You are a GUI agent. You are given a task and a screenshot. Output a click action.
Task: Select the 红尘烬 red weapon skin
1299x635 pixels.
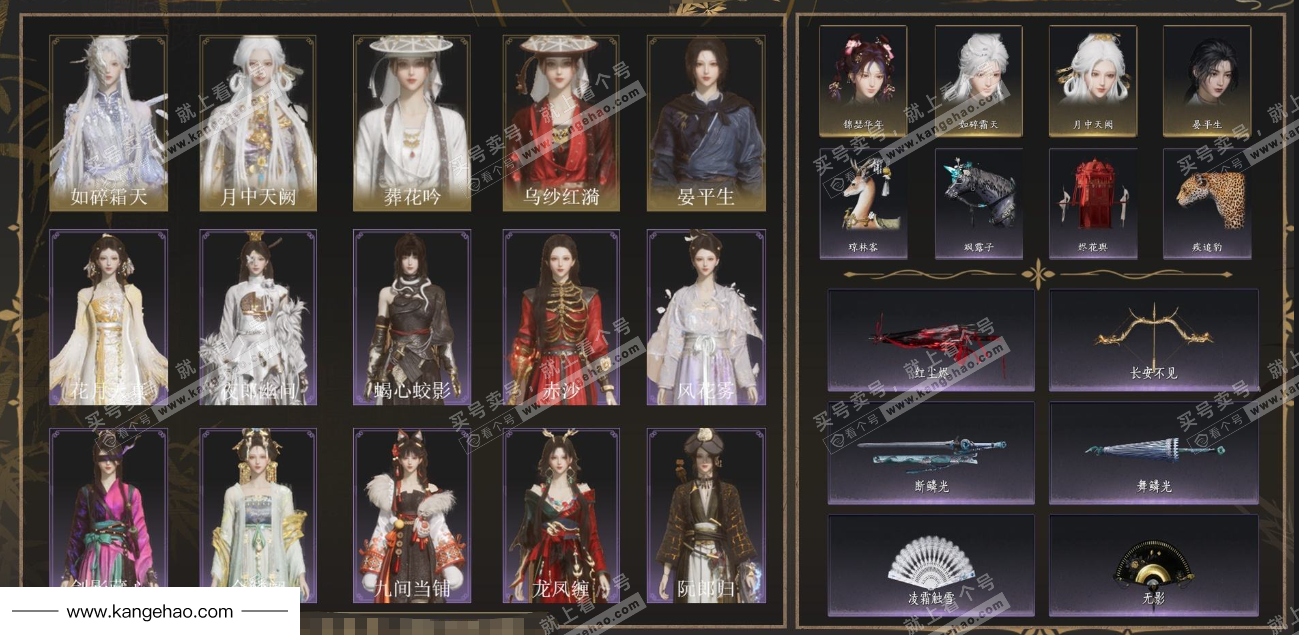click(931, 340)
